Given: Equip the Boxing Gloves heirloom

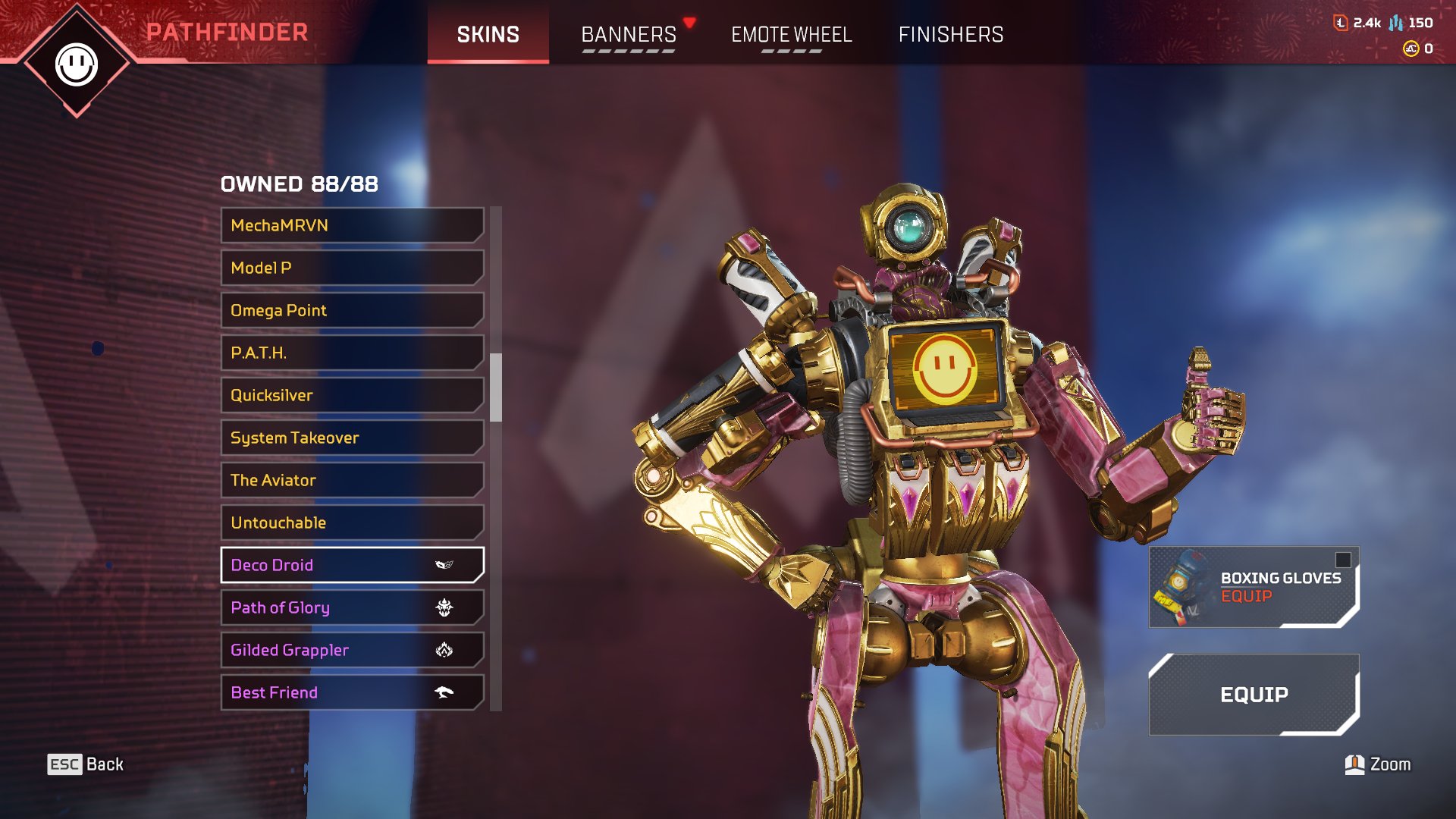Looking at the screenshot, I should pos(1254,587).
